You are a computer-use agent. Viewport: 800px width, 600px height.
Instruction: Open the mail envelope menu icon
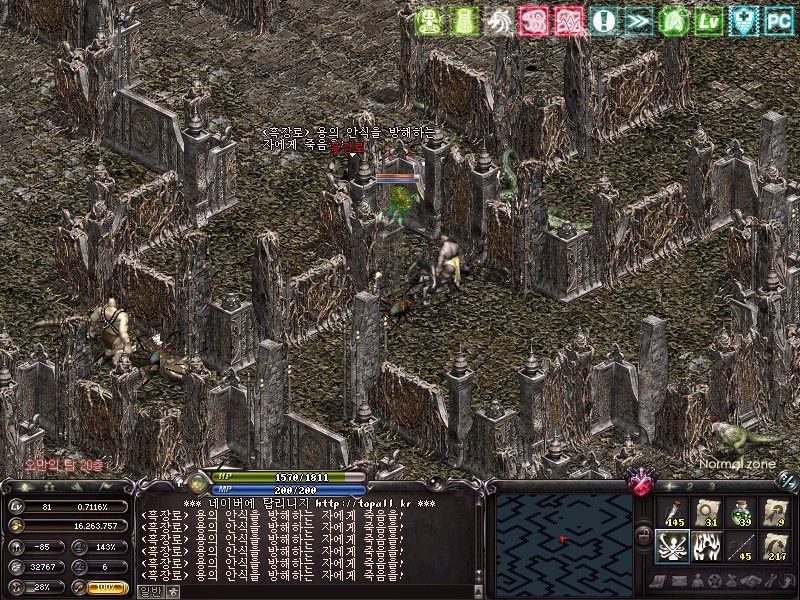[679, 581]
